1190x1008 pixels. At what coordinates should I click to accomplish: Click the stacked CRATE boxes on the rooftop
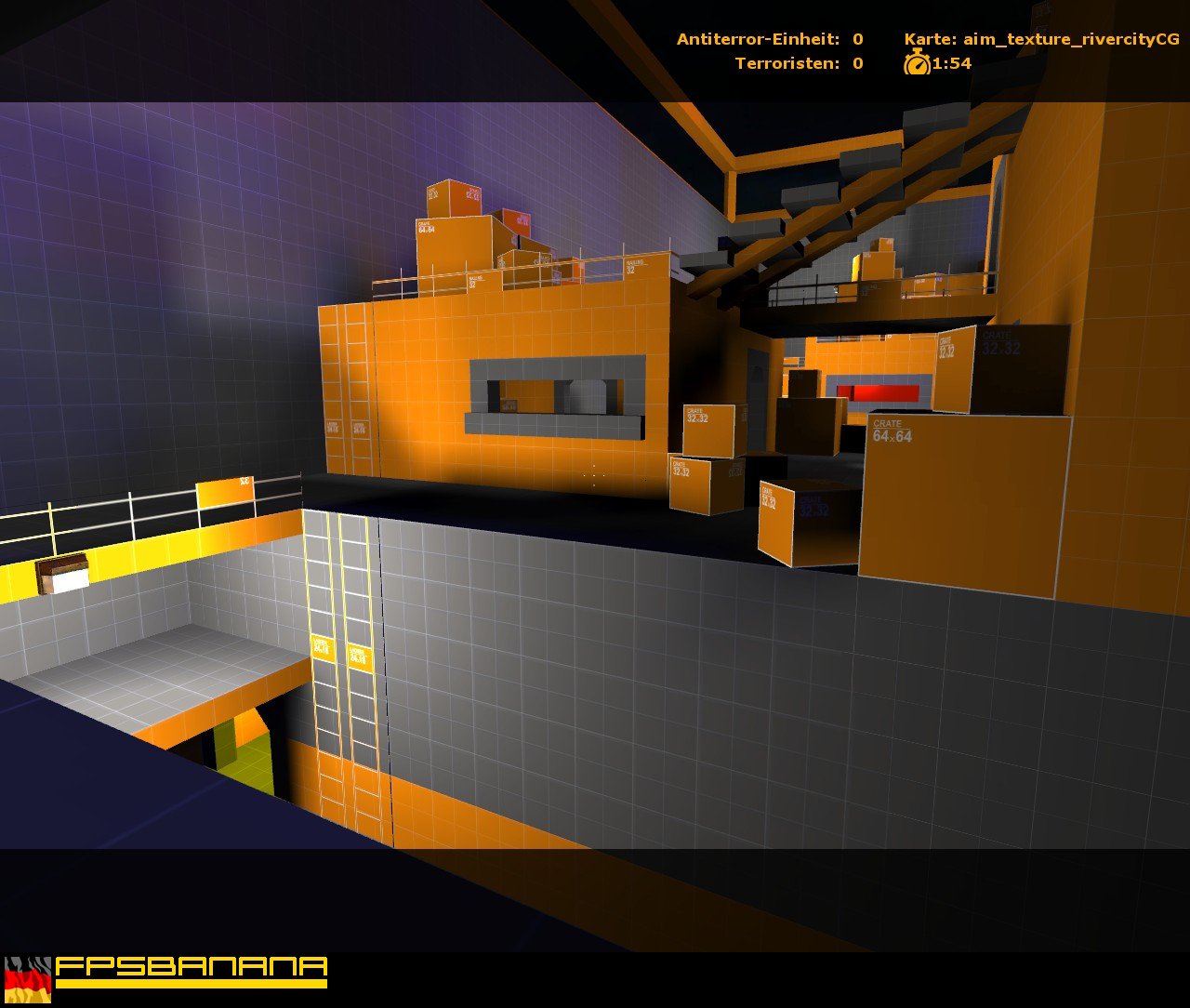[456, 214]
